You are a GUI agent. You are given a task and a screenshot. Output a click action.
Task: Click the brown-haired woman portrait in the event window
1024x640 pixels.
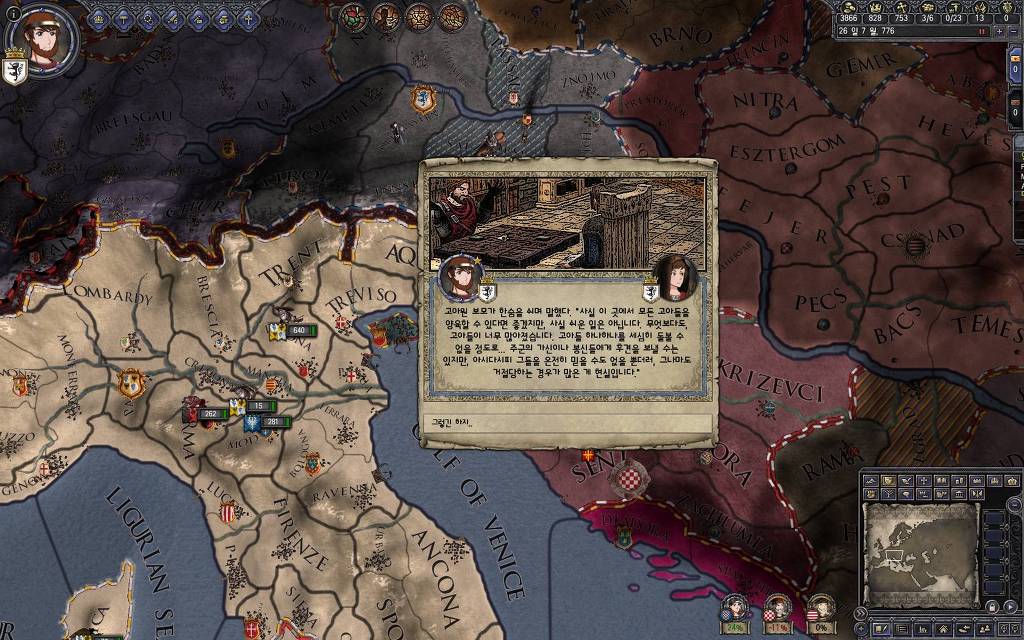pos(676,277)
